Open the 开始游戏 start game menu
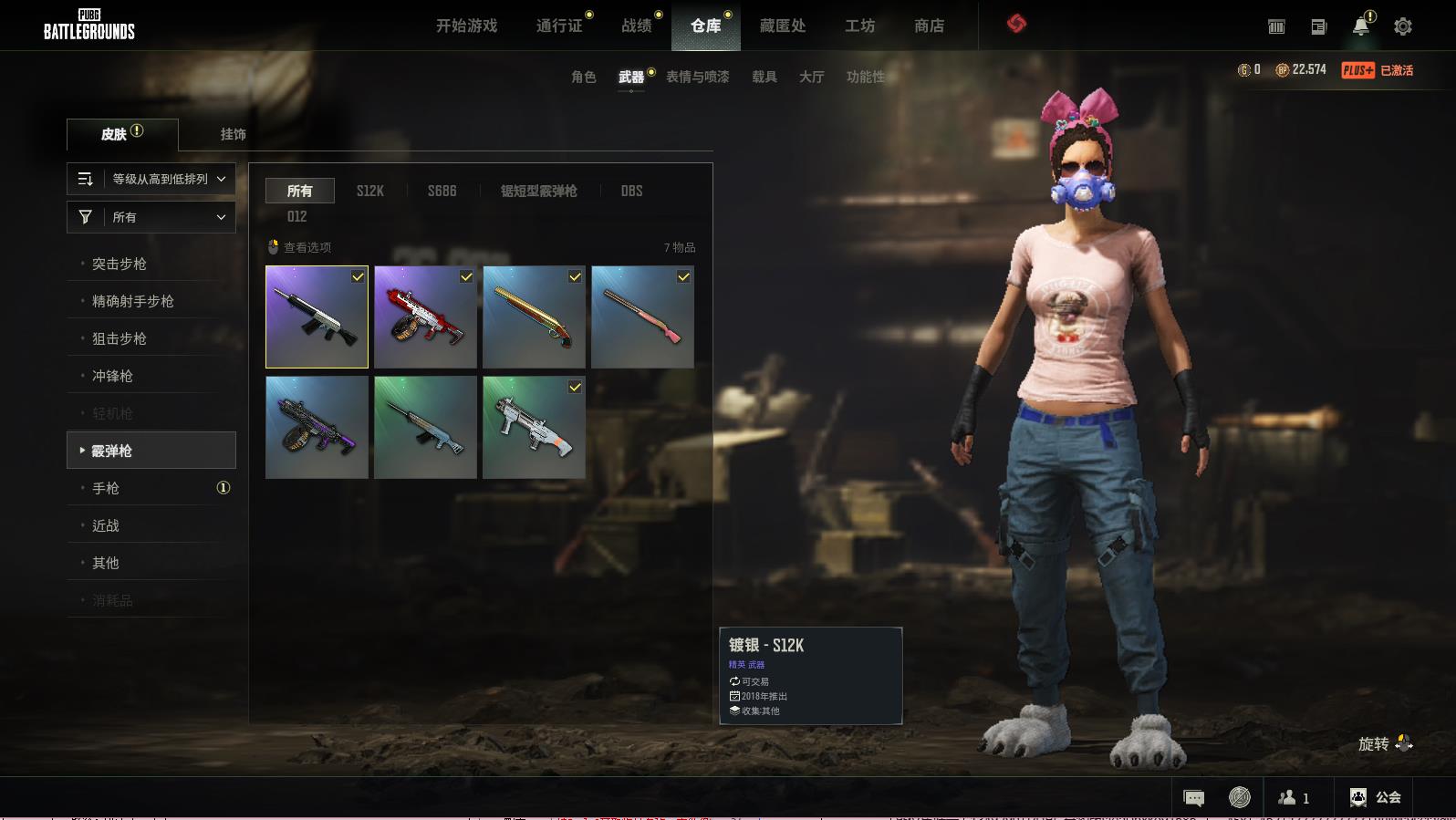Screen dimensions: 1456x820 466,26
